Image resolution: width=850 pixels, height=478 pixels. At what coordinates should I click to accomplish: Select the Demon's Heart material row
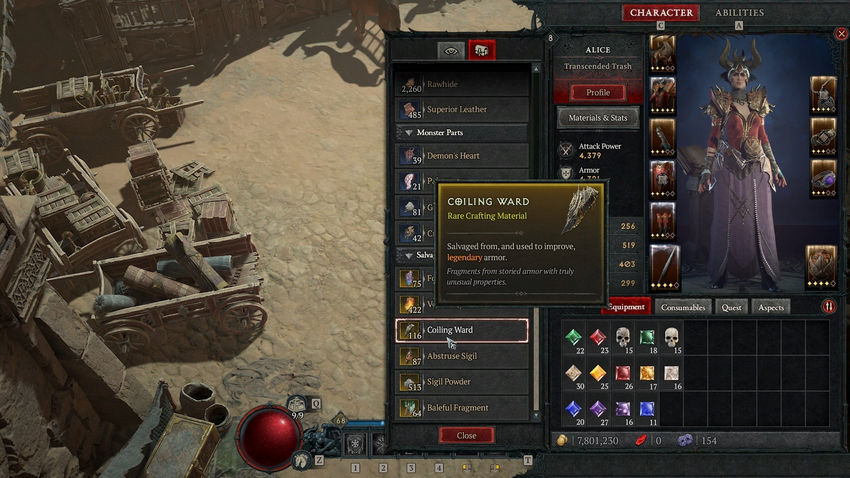[462, 156]
